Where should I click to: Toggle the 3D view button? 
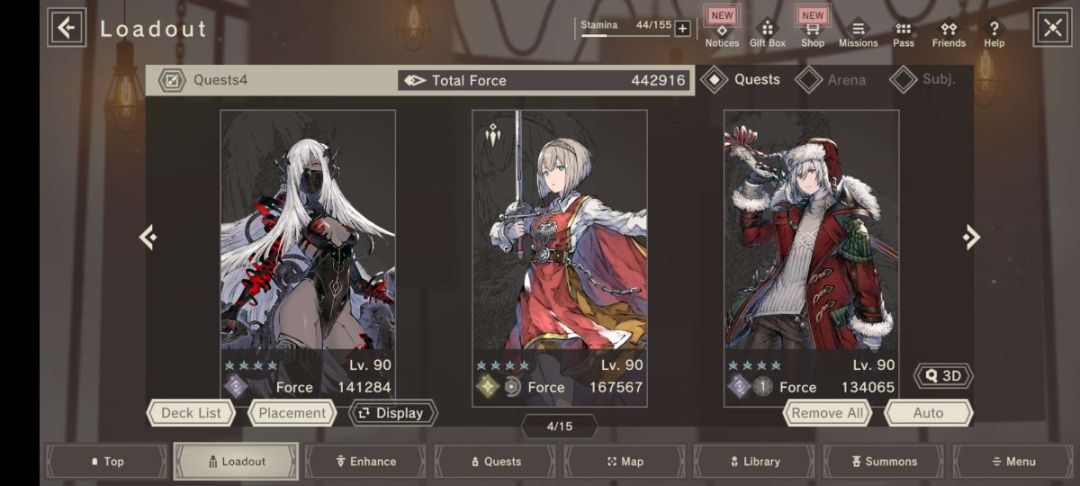pos(942,376)
